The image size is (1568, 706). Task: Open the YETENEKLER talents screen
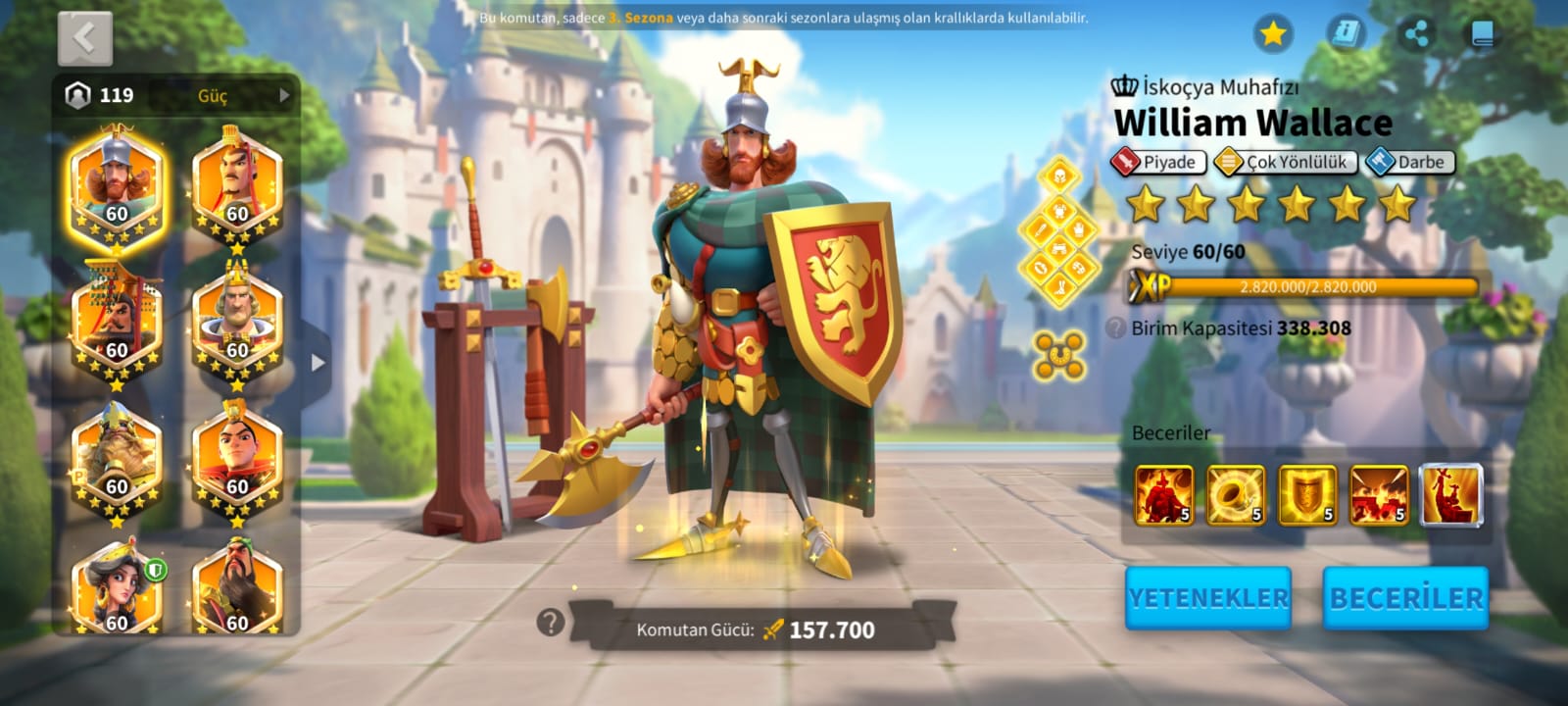coord(1207,597)
